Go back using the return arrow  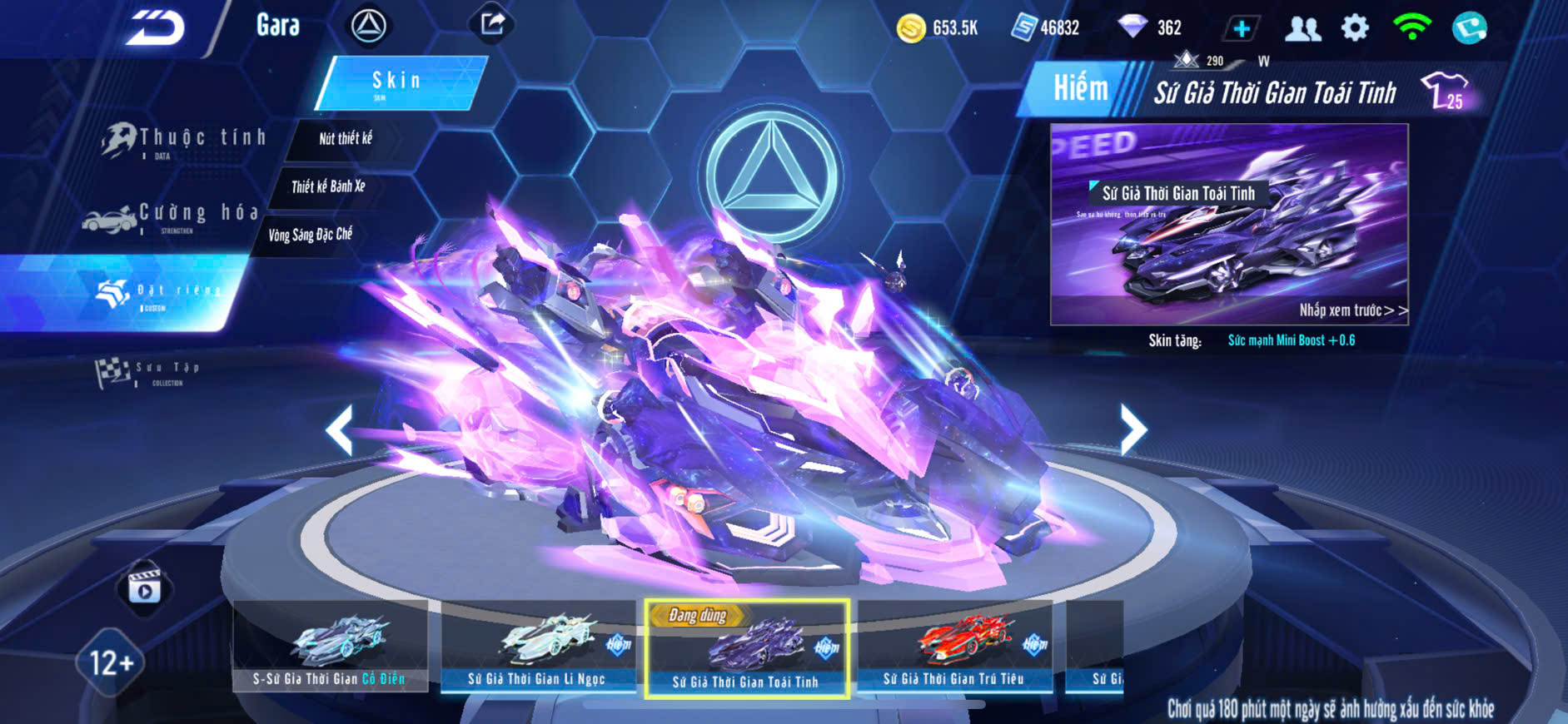[x=156, y=27]
